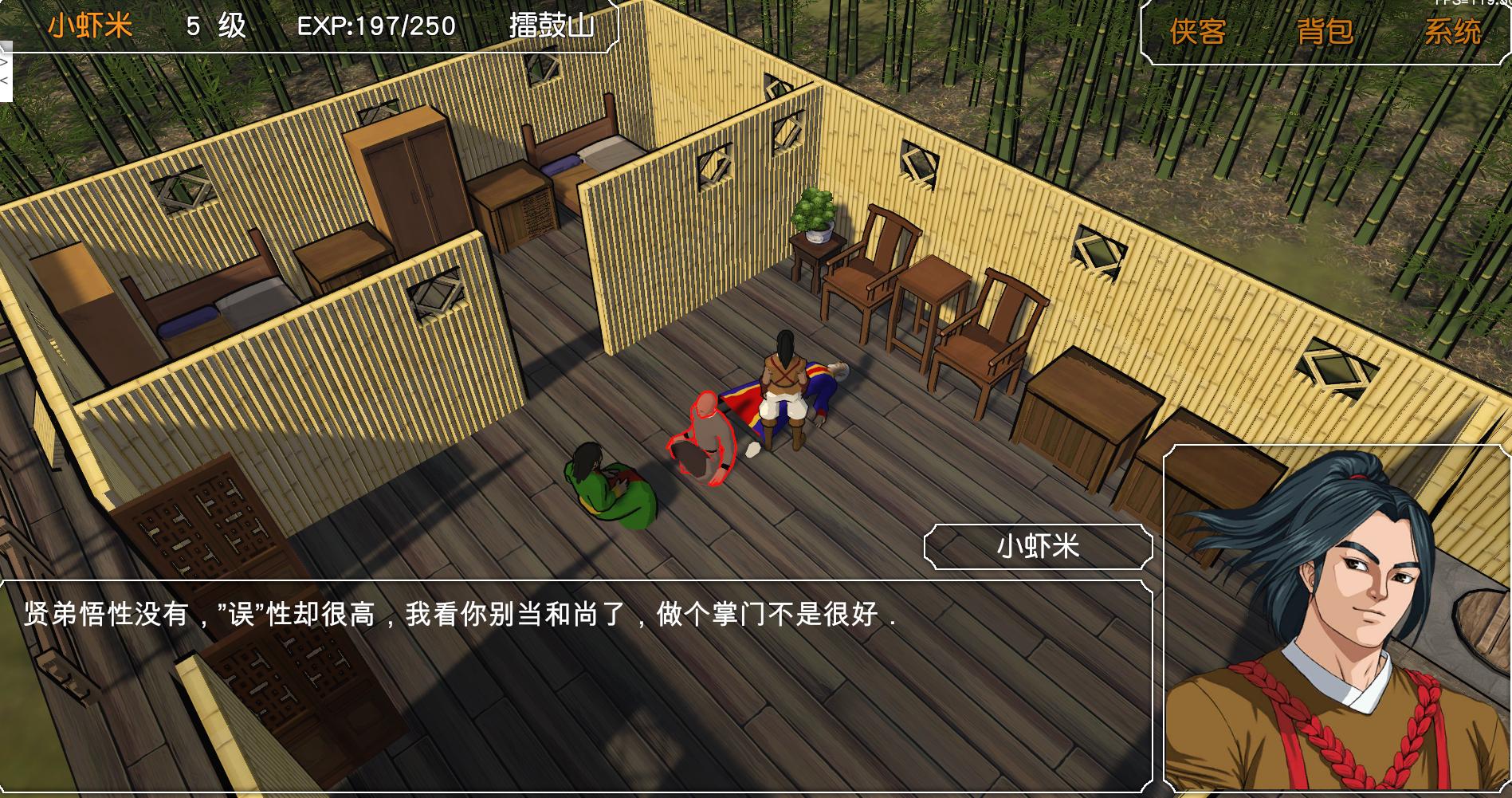Collapse the side panel with the < arrow
This screenshot has height=798, width=1512.
point(6,80)
